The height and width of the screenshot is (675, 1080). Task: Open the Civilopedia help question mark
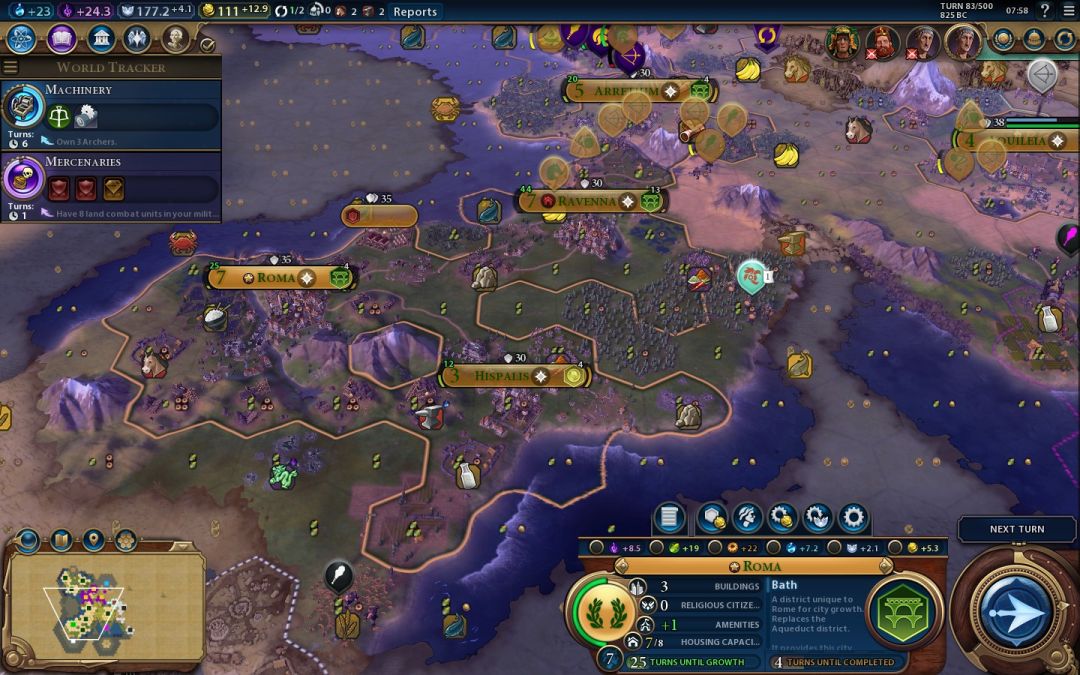click(1044, 11)
